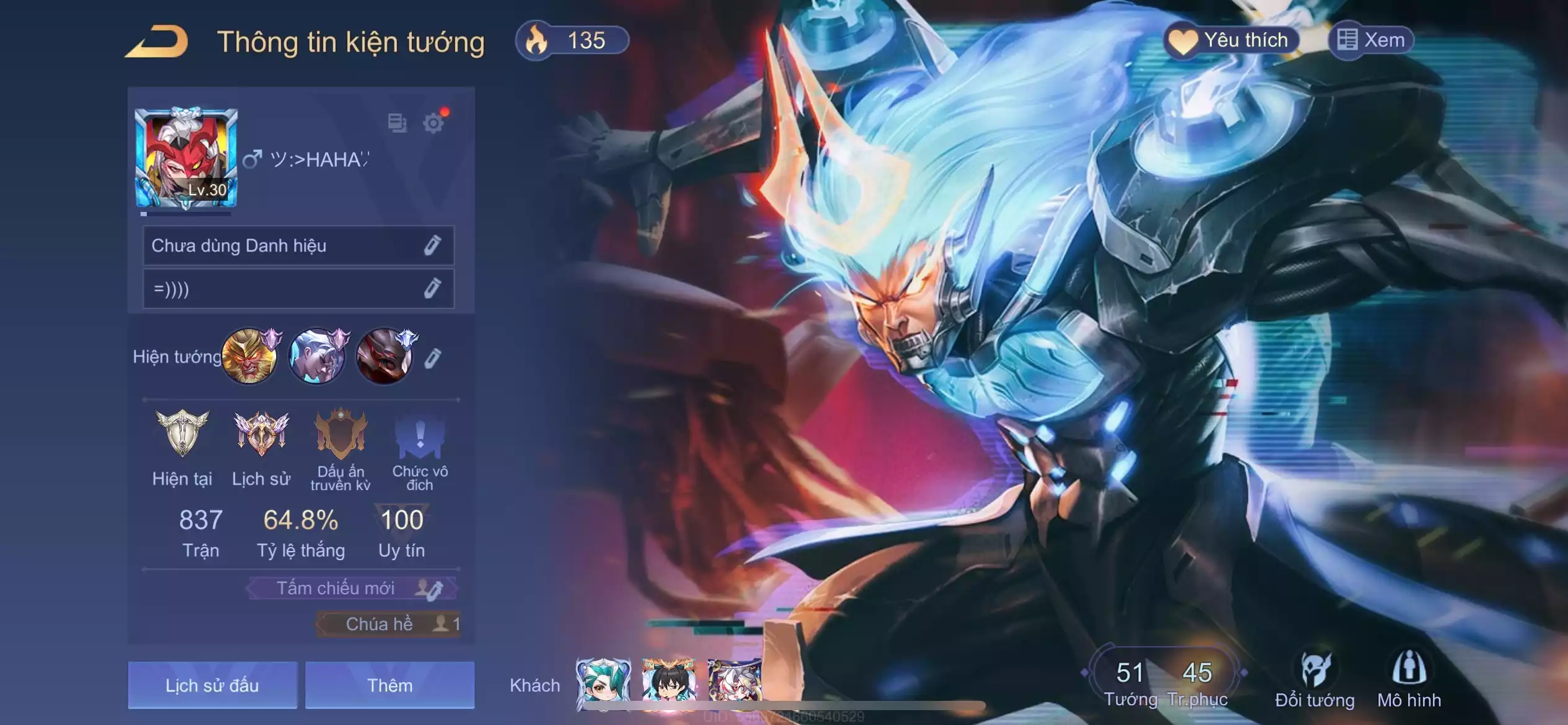Click the Thêm button
This screenshot has width=1568, height=725.
click(390, 685)
